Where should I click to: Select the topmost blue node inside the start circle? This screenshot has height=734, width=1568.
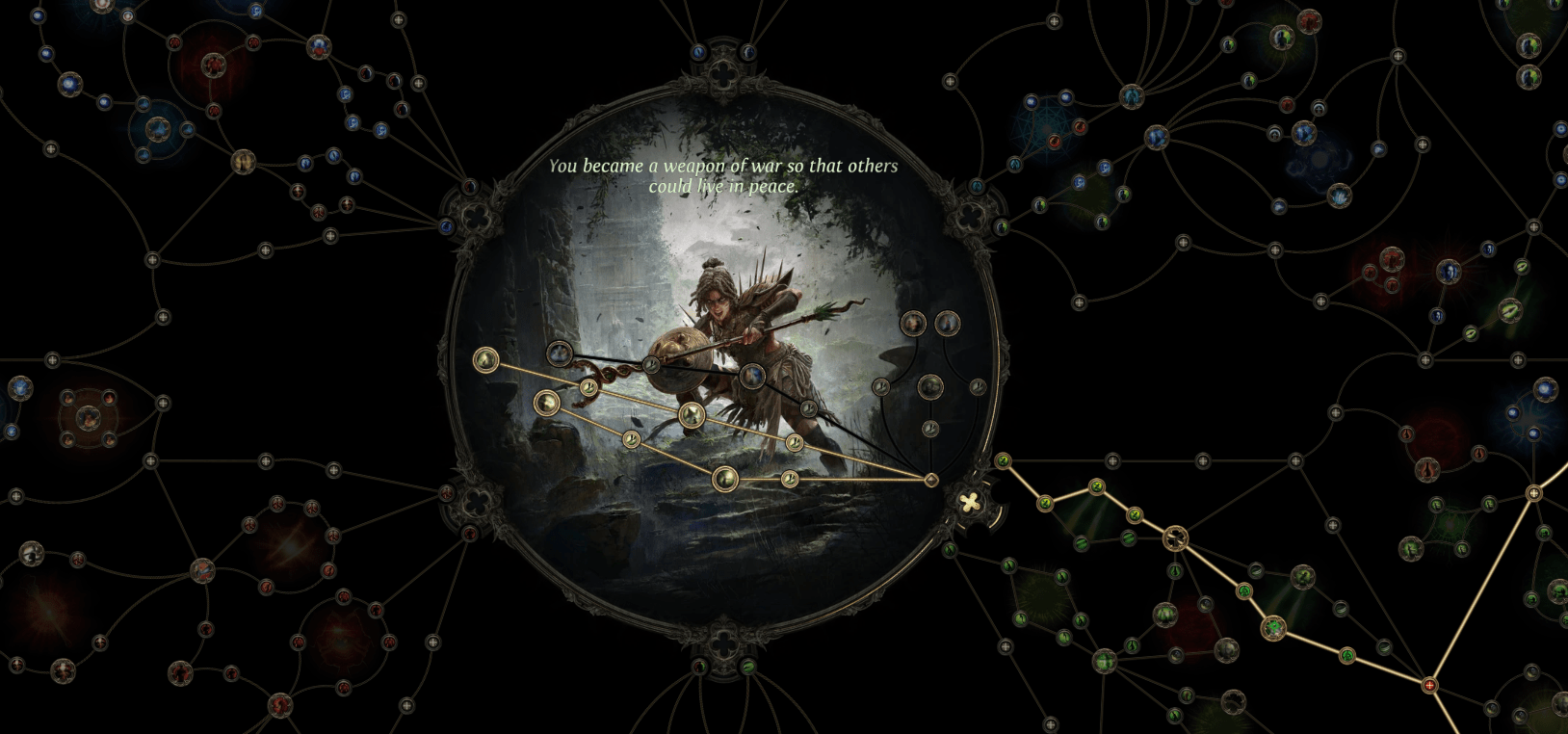559,354
